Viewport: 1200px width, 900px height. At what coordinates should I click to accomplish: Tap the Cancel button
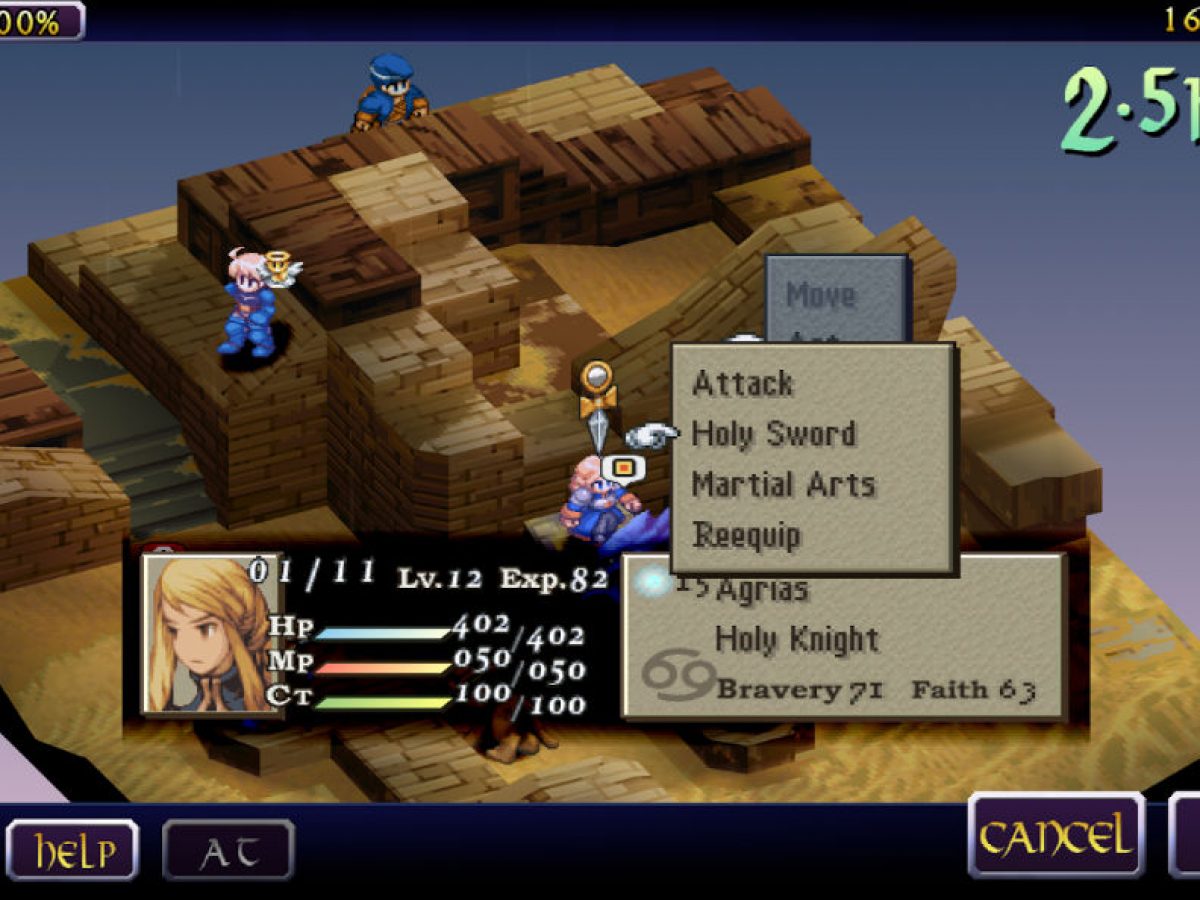[1056, 835]
